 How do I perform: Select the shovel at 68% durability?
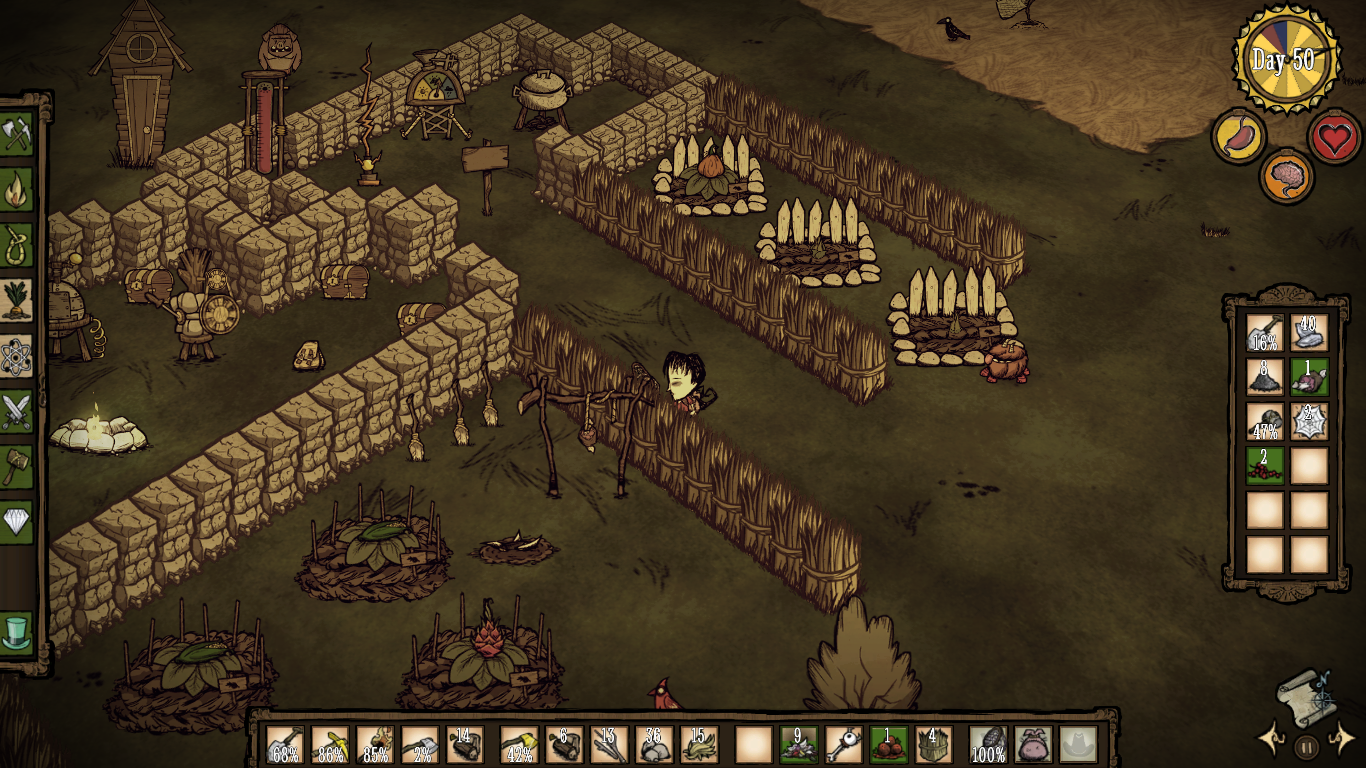pyautogui.click(x=283, y=744)
